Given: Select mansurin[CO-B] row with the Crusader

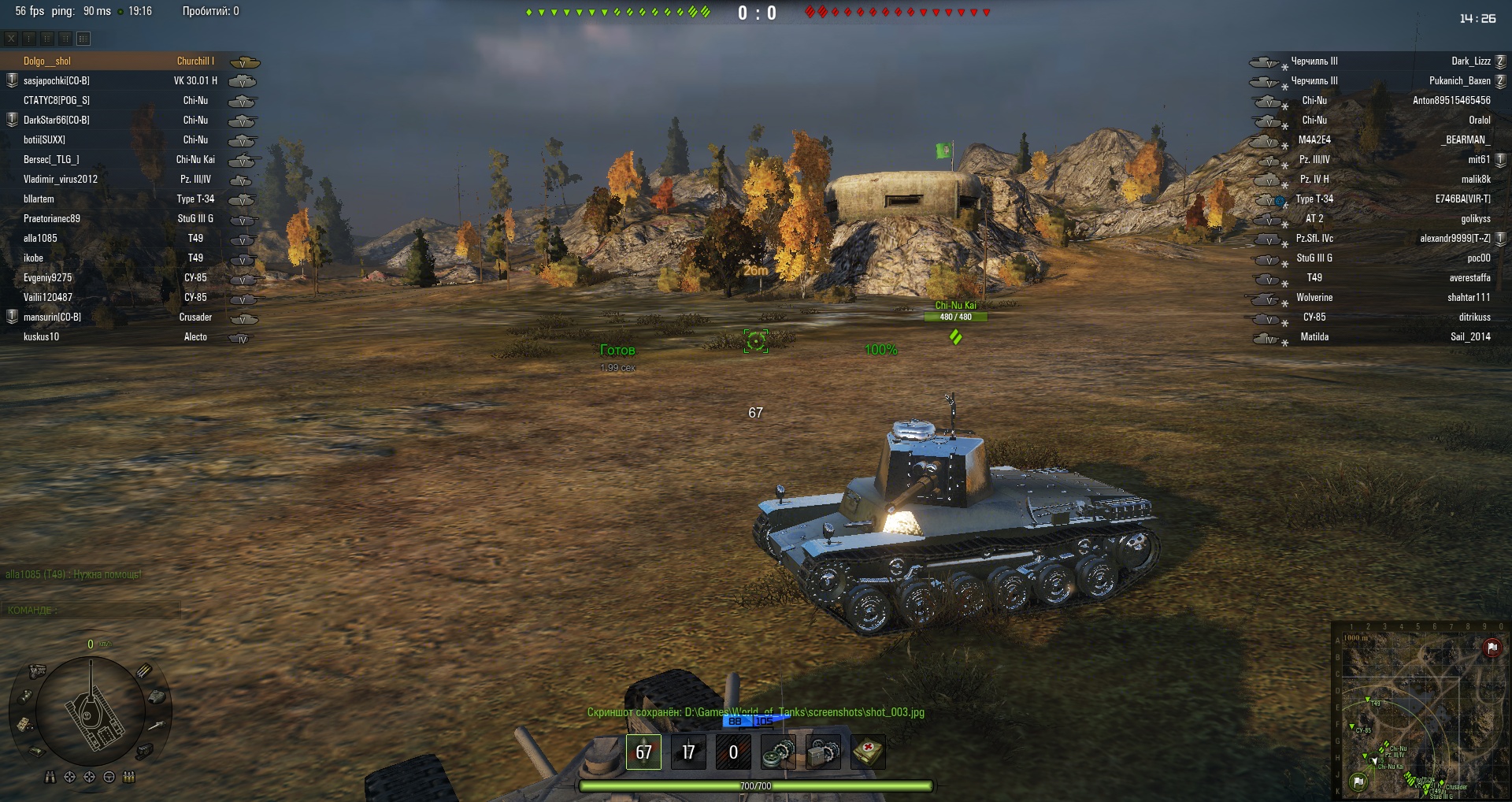Looking at the screenshot, I should 52,317.
